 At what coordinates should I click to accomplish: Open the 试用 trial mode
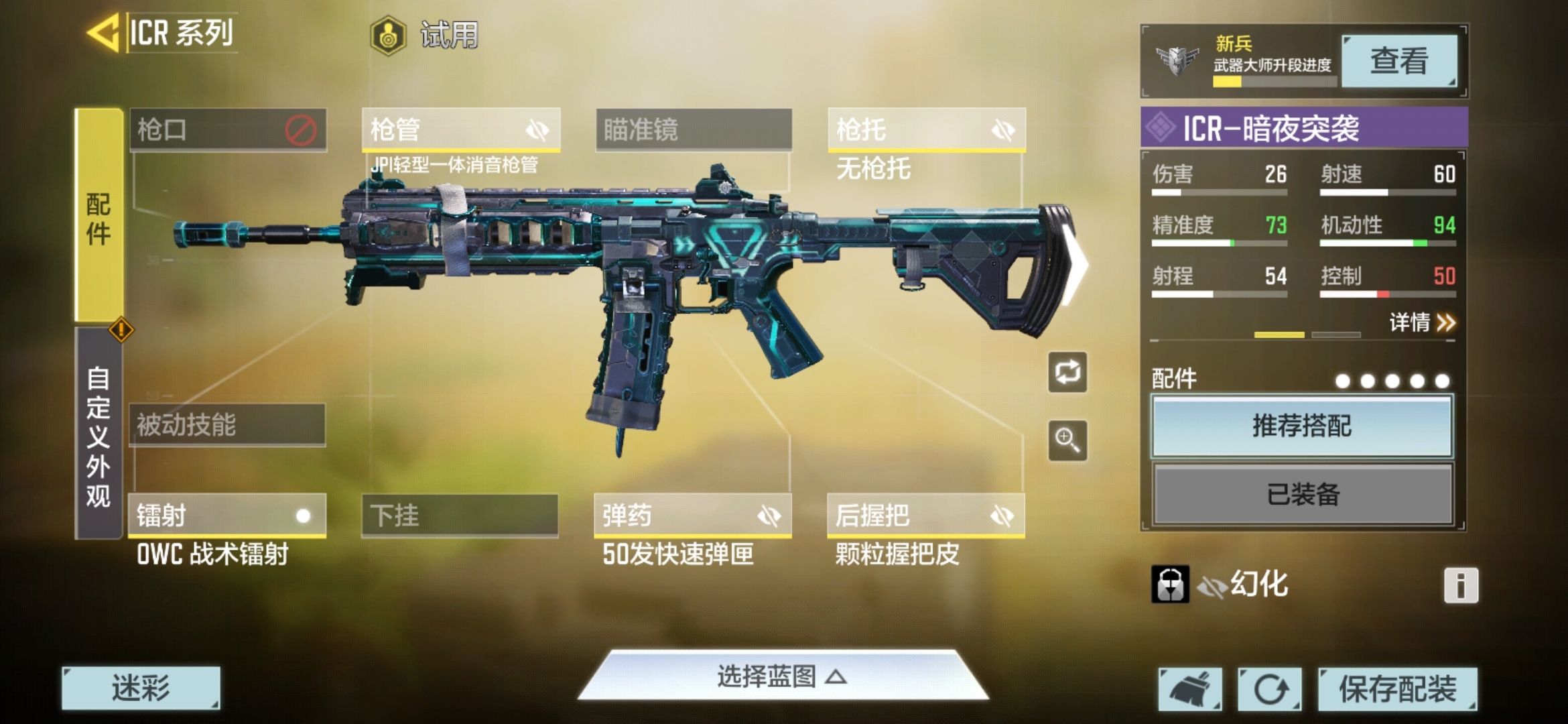425,35
